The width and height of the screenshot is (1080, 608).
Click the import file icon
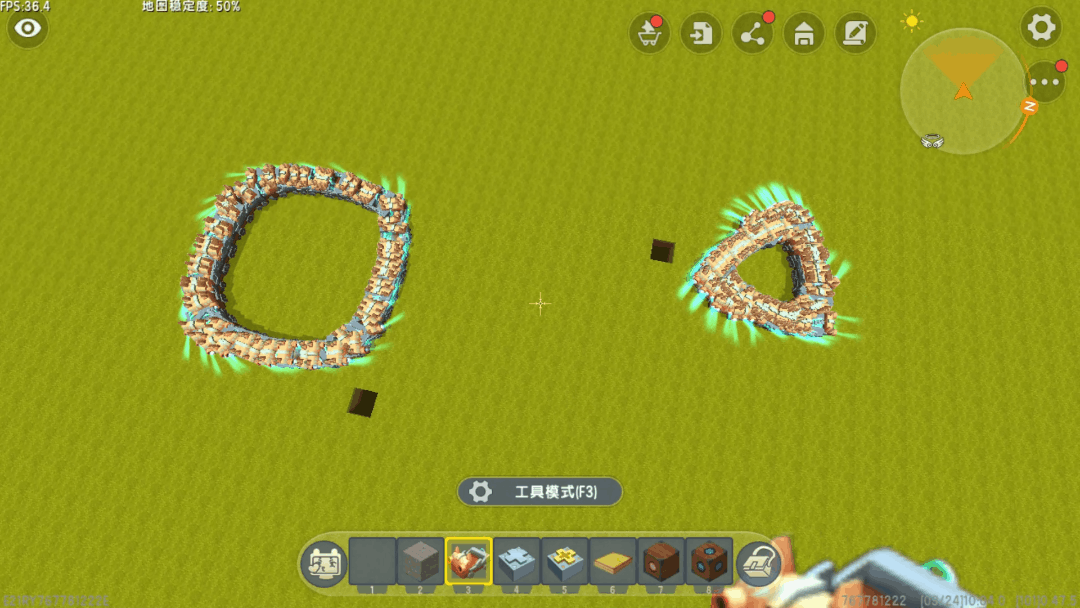point(701,34)
